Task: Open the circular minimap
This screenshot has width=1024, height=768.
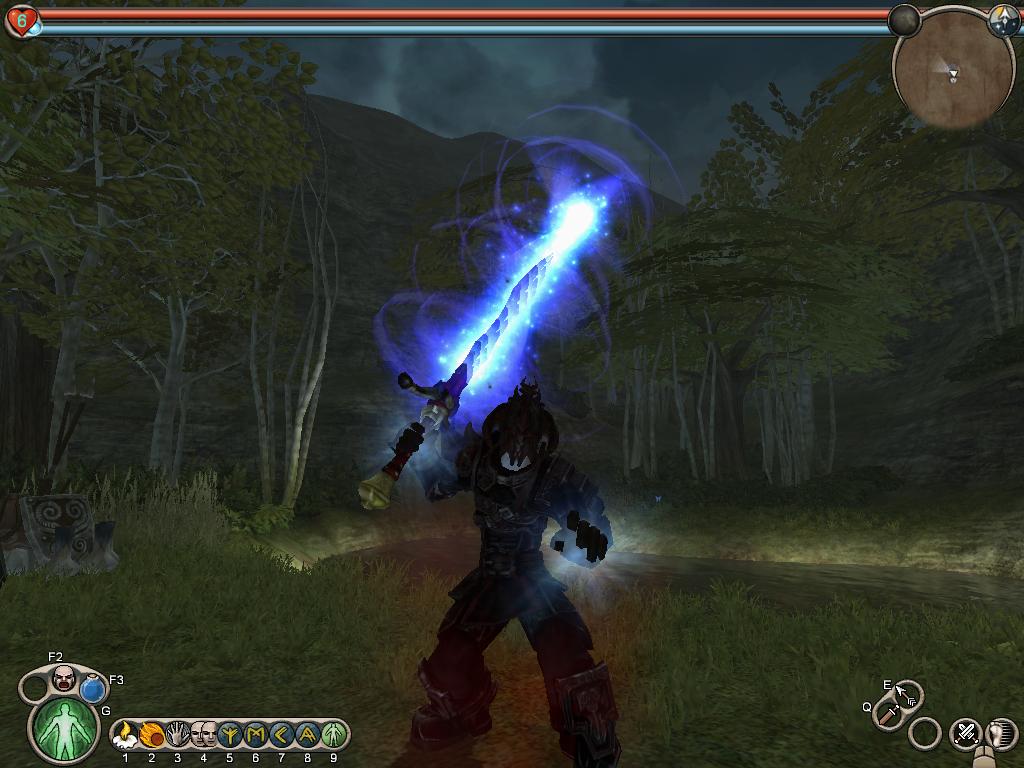Action: click(942, 69)
